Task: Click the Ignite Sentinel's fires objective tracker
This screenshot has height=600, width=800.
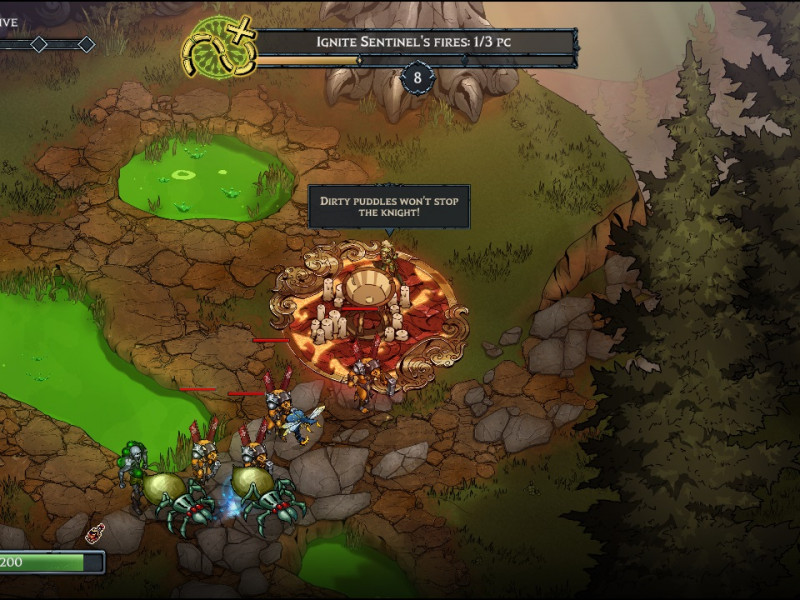Action: pos(415,42)
